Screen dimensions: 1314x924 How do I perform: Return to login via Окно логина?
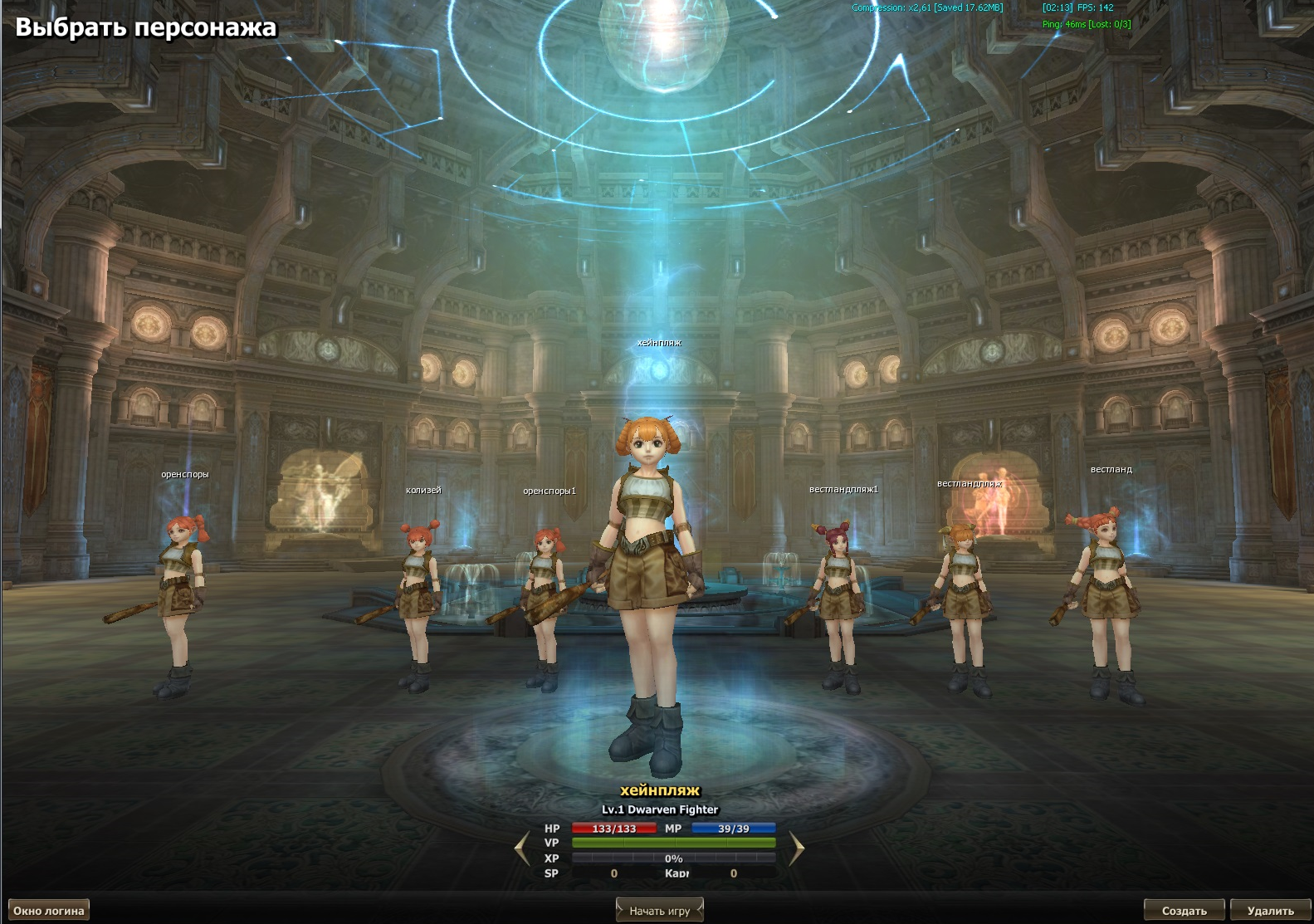[x=48, y=911]
